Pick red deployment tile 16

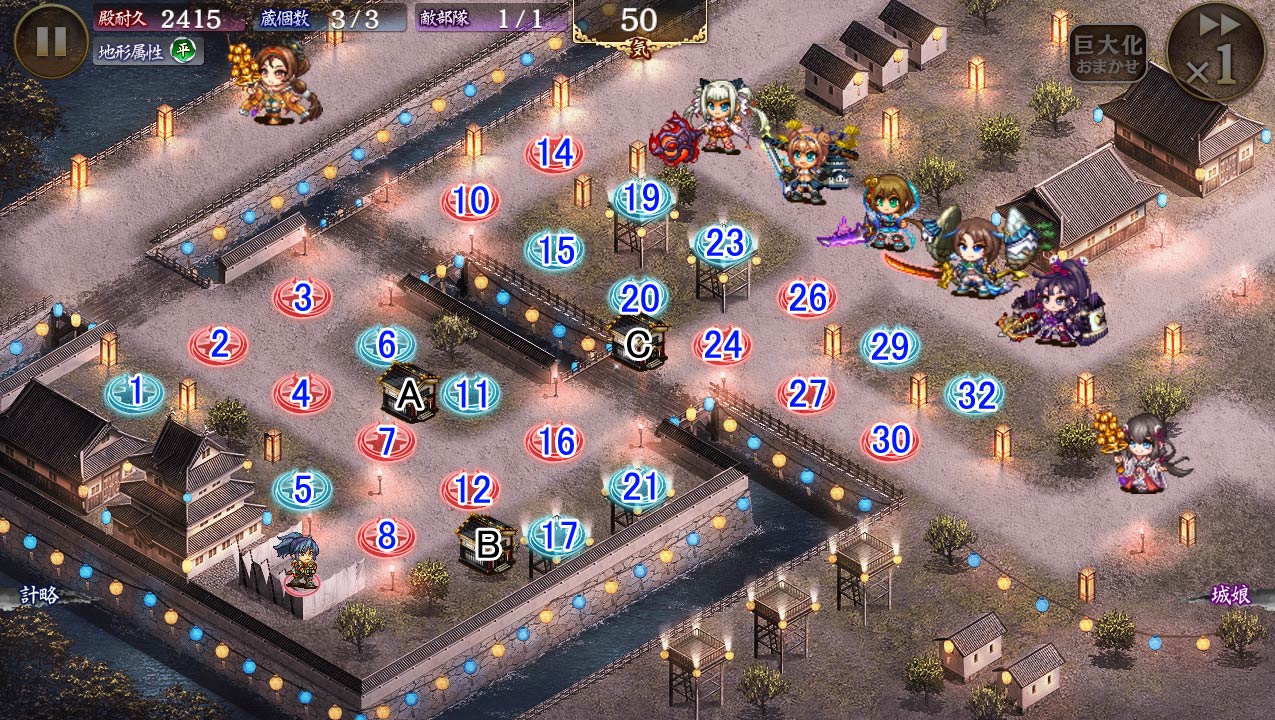[x=555, y=441]
